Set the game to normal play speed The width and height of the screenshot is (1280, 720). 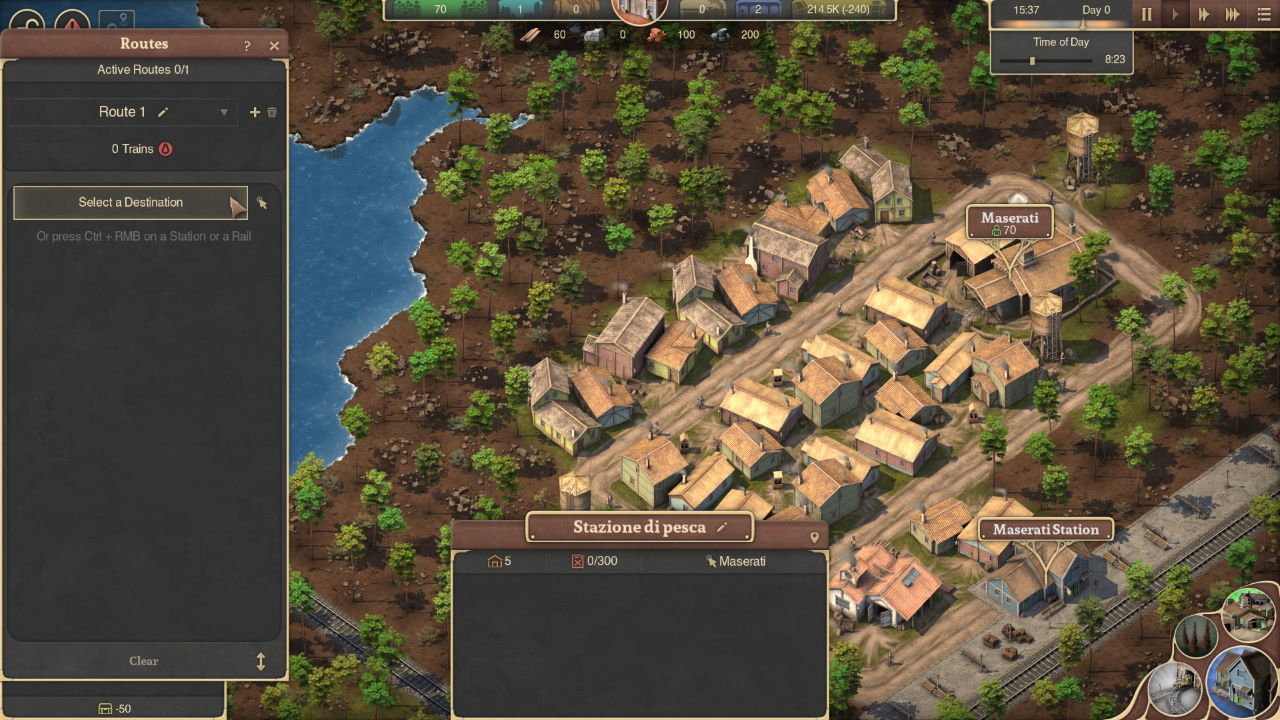tap(1175, 14)
